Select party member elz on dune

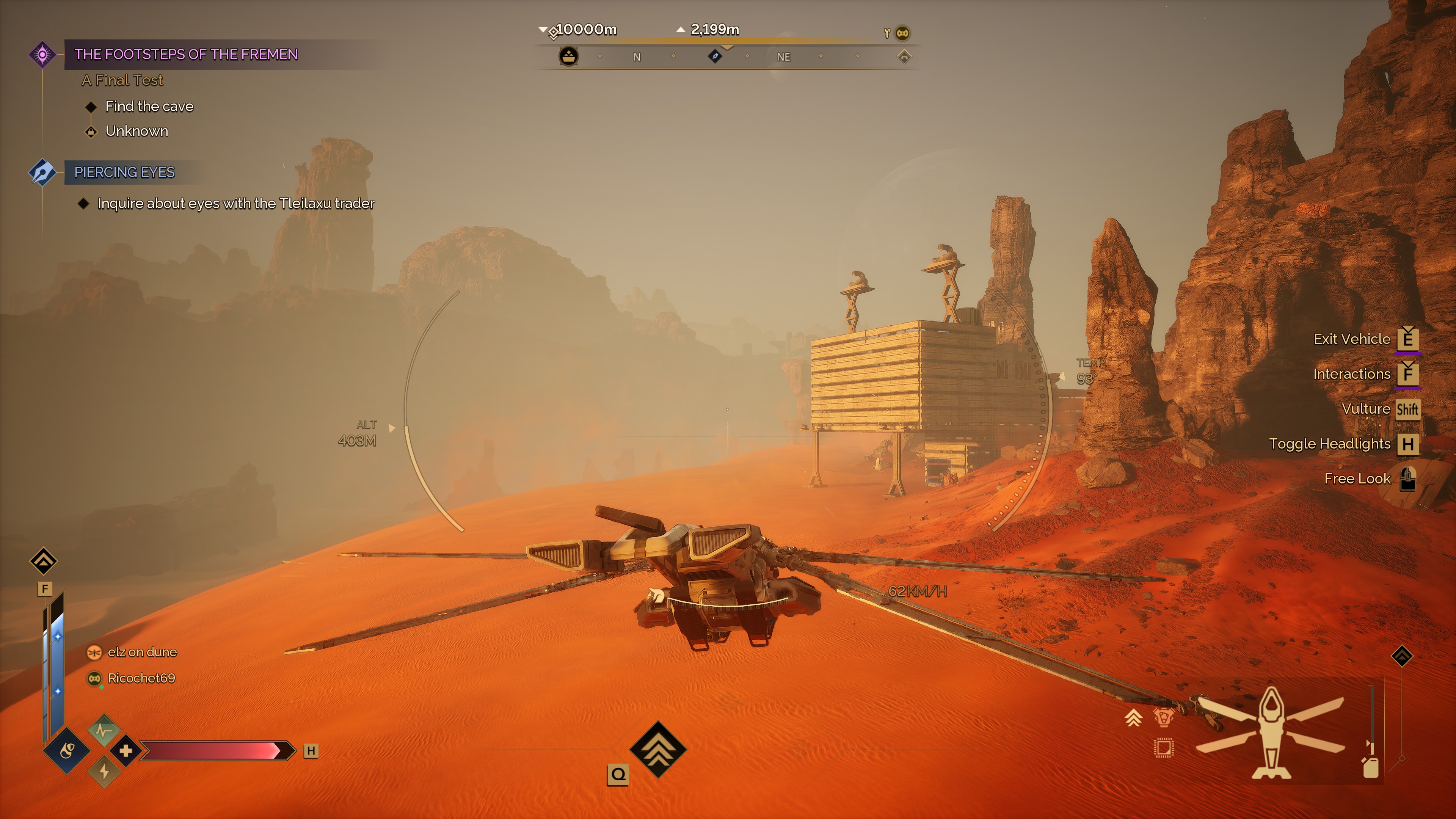point(142,652)
